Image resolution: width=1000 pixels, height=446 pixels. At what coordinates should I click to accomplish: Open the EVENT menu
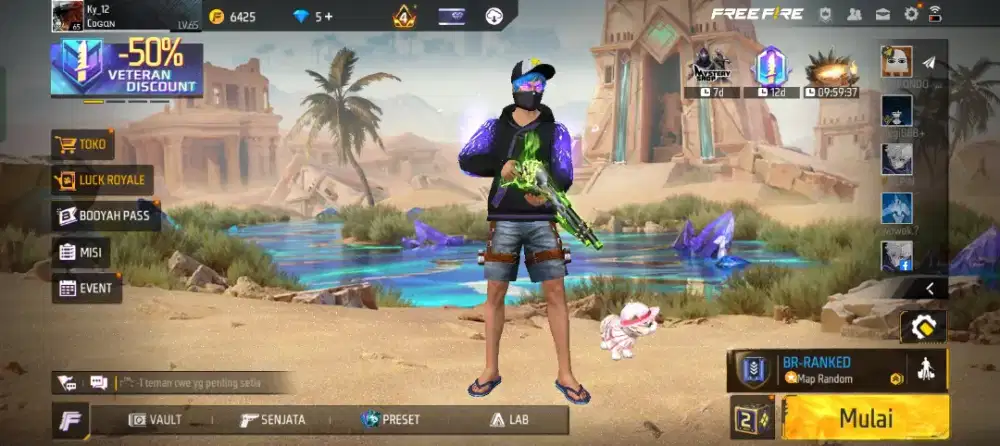coord(87,288)
